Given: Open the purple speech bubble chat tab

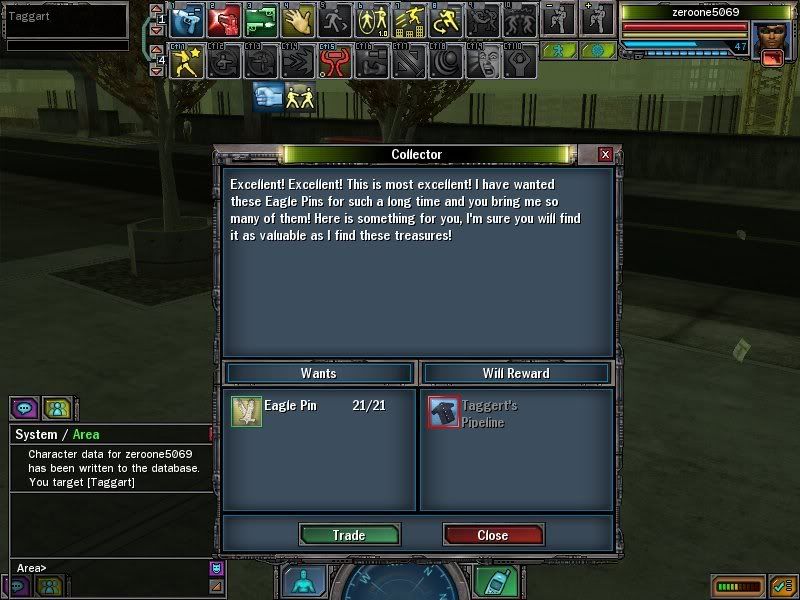Looking at the screenshot, I should point(22,408).
